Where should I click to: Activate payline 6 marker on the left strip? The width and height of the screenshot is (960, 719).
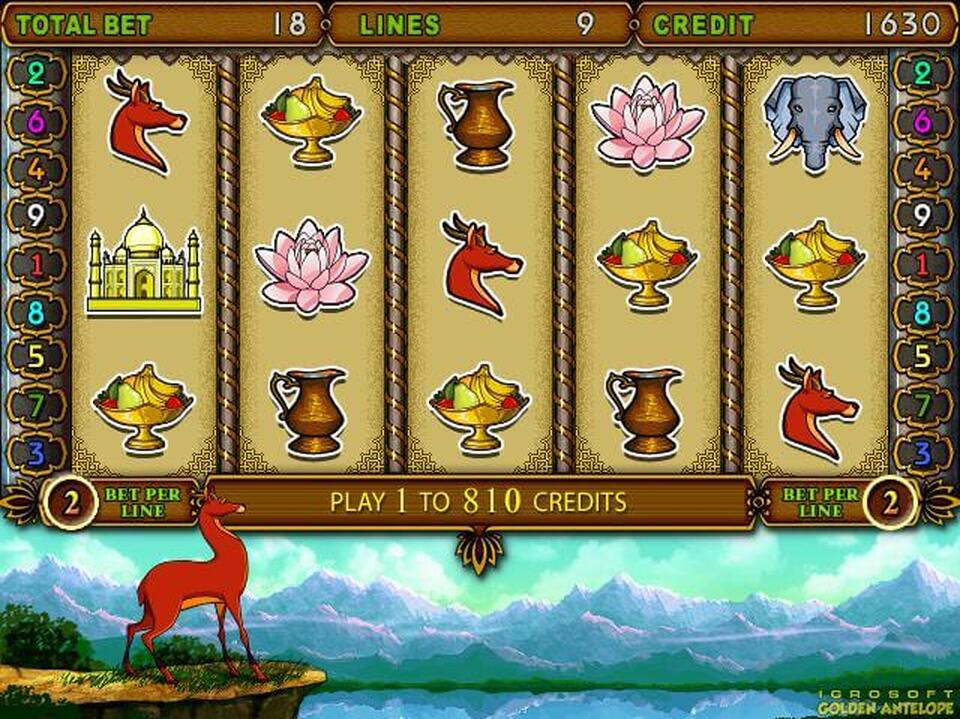click(x=36, y=121)
